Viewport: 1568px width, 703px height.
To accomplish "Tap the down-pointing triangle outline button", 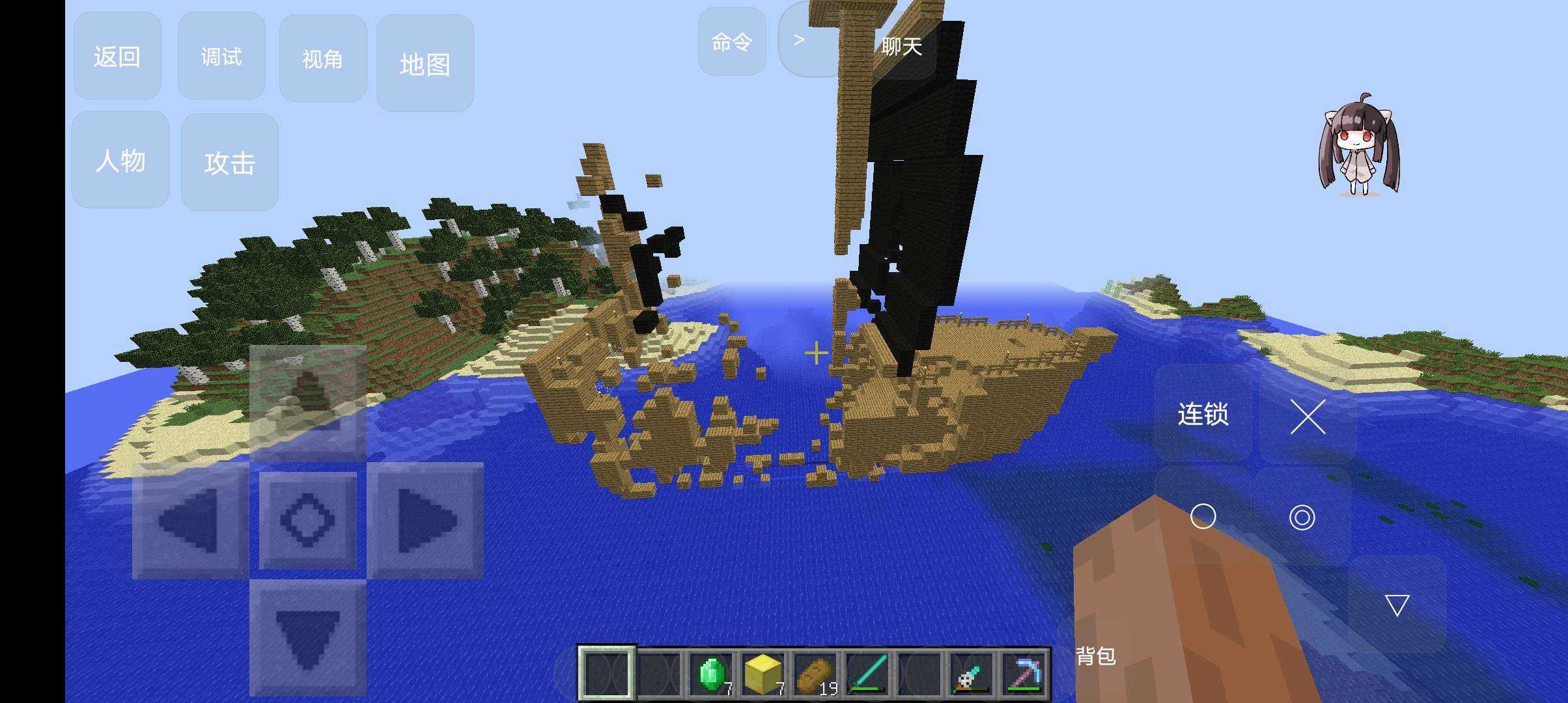I will [x=1397, y=605].
